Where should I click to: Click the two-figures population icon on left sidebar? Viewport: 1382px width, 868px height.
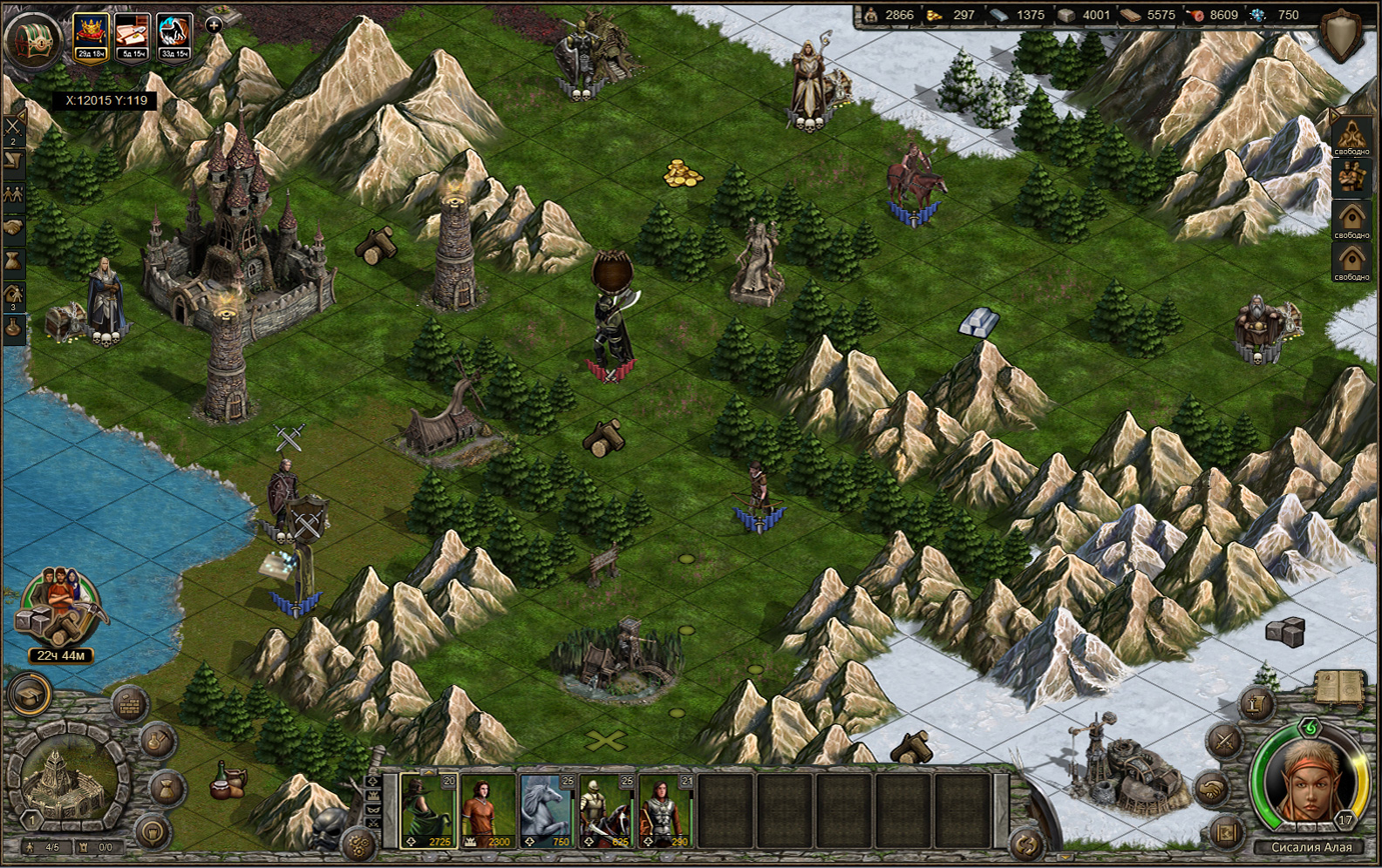(12, 194)
